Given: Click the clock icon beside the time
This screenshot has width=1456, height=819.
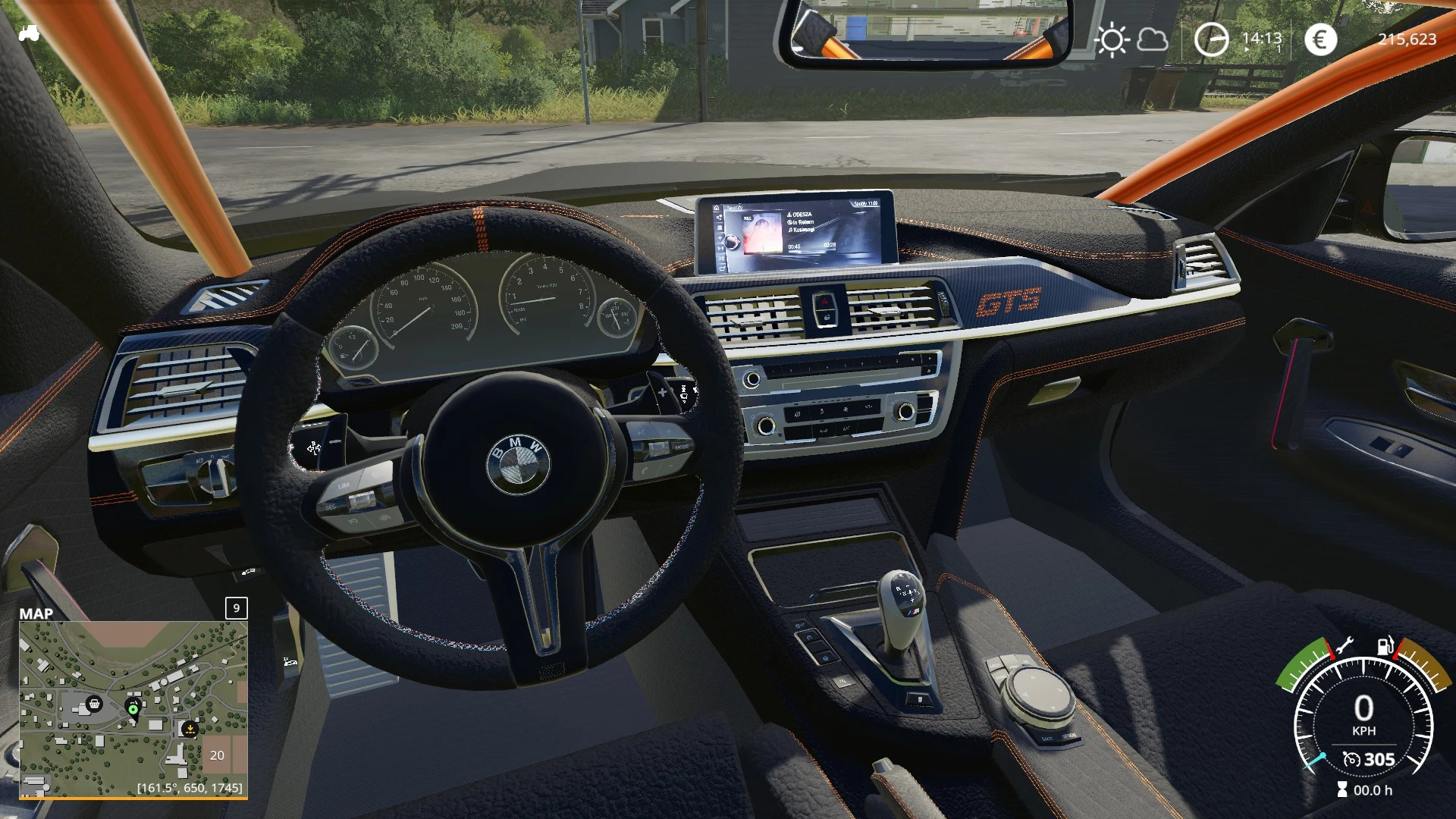Looking at the screenshot, I should [1211, 39].
